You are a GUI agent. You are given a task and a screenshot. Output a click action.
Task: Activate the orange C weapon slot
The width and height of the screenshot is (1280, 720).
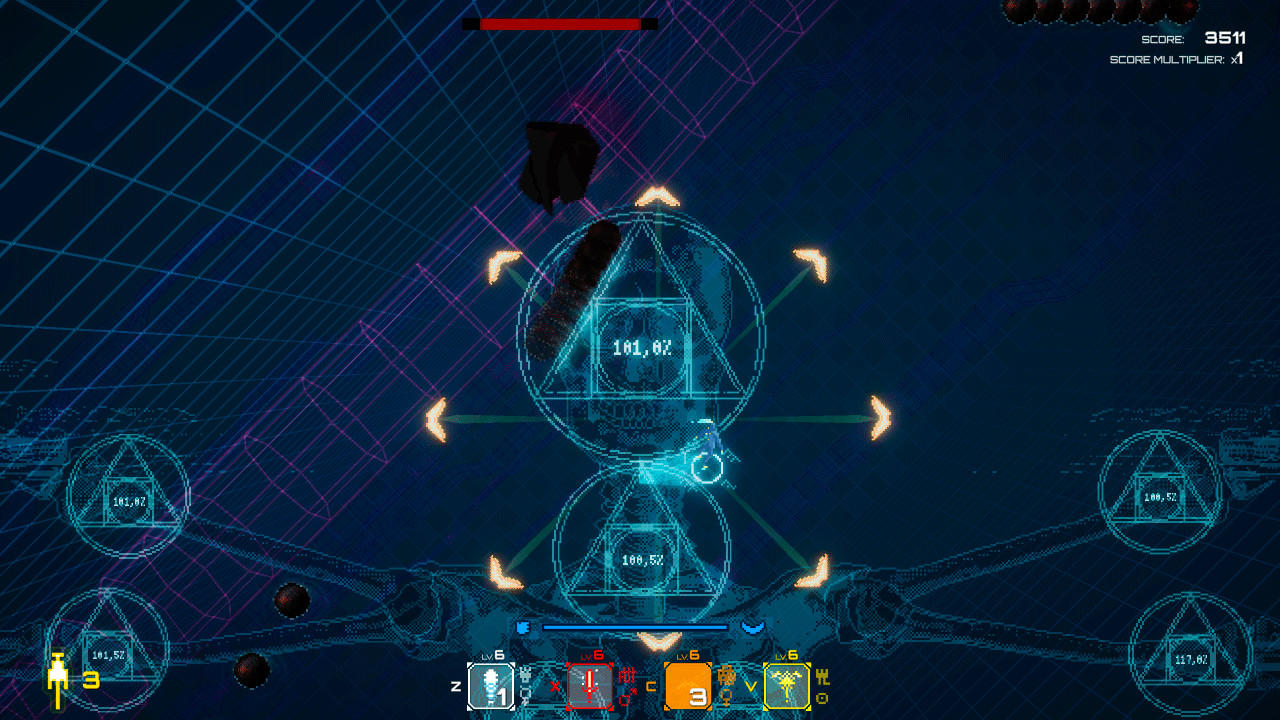pyautogui.click(x=688, y=685)
